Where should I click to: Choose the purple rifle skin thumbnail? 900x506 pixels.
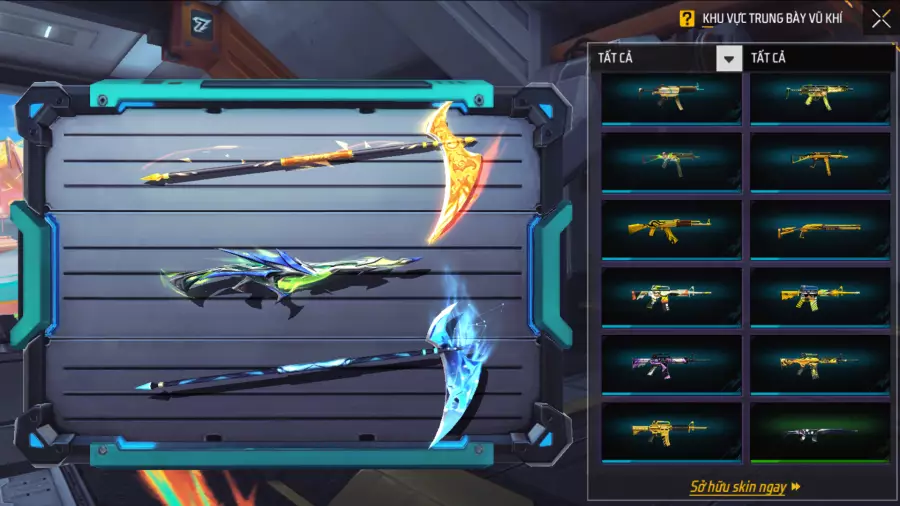(671, 362)
